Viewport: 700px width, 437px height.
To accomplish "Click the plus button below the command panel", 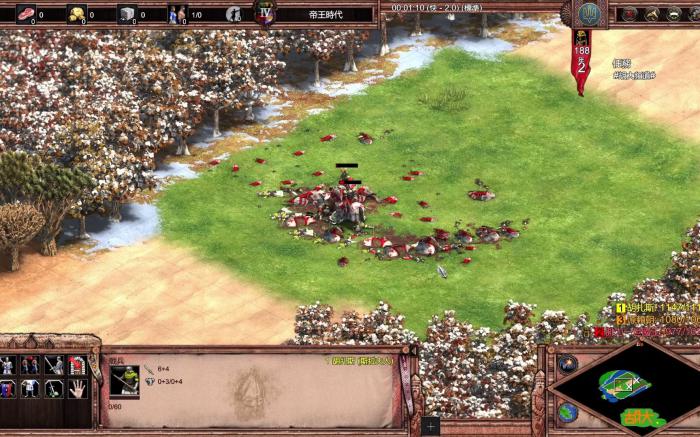I will click(x=430, y=425).
